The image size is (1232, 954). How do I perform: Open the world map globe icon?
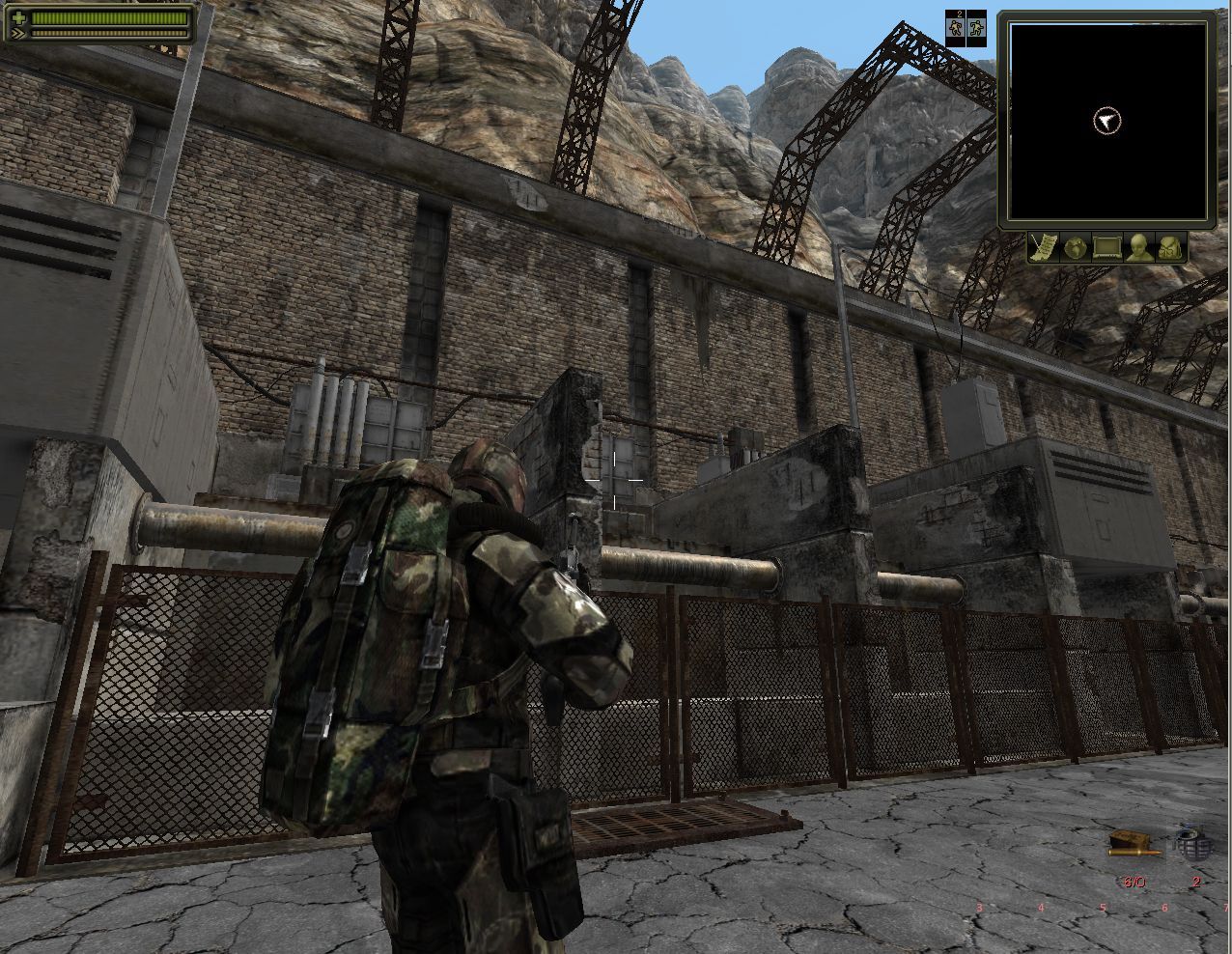pos(1075,248)
